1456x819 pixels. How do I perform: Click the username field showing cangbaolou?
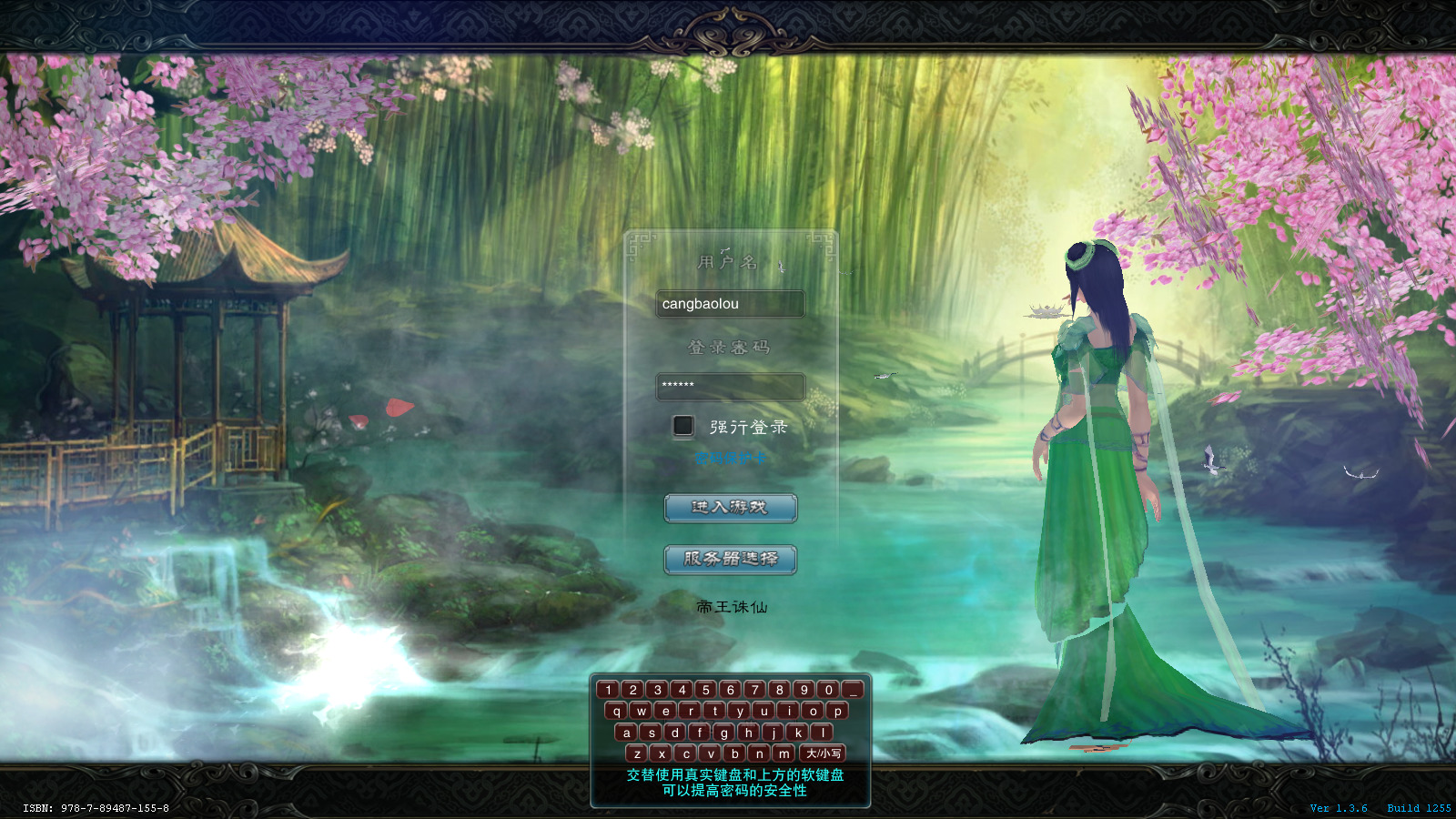pos(731,304)
